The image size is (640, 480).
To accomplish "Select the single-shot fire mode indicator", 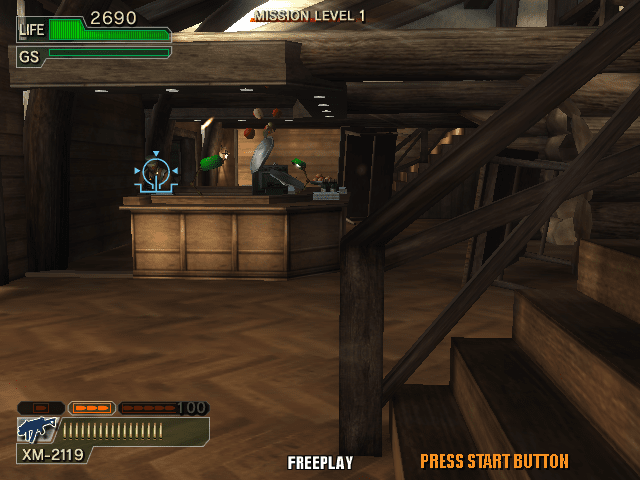I will [x=41, y=408].
